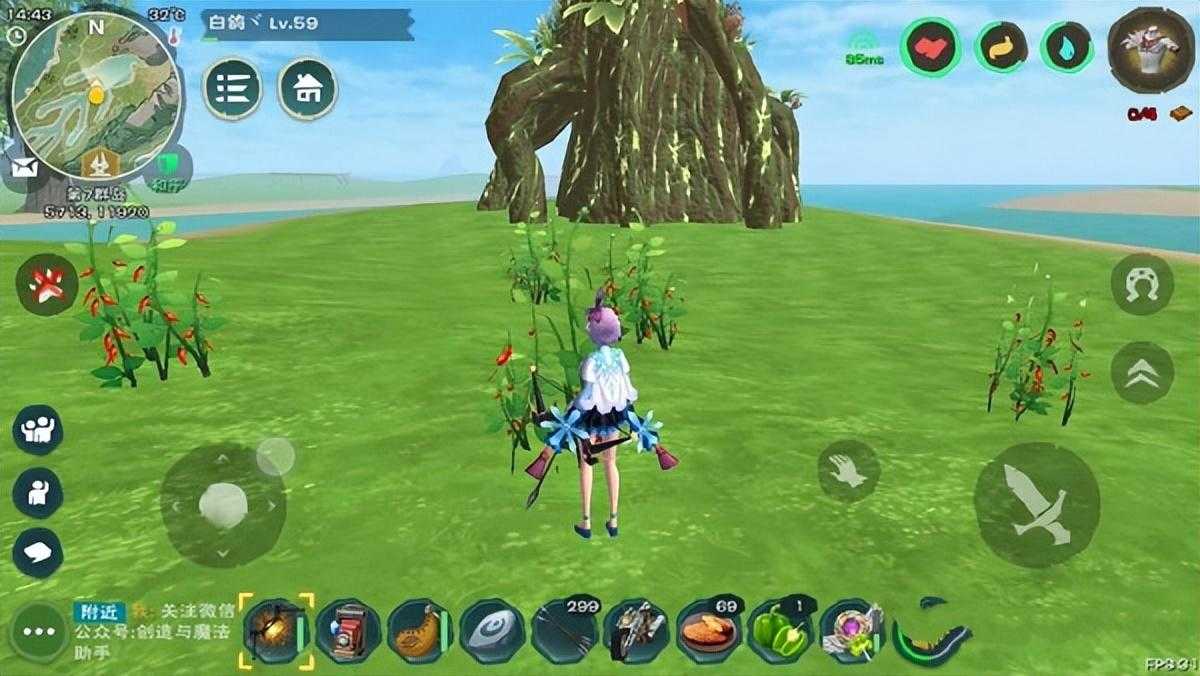Tap the hand interact button
Viewport: 1200px width, 676px height.
(848, 471)
